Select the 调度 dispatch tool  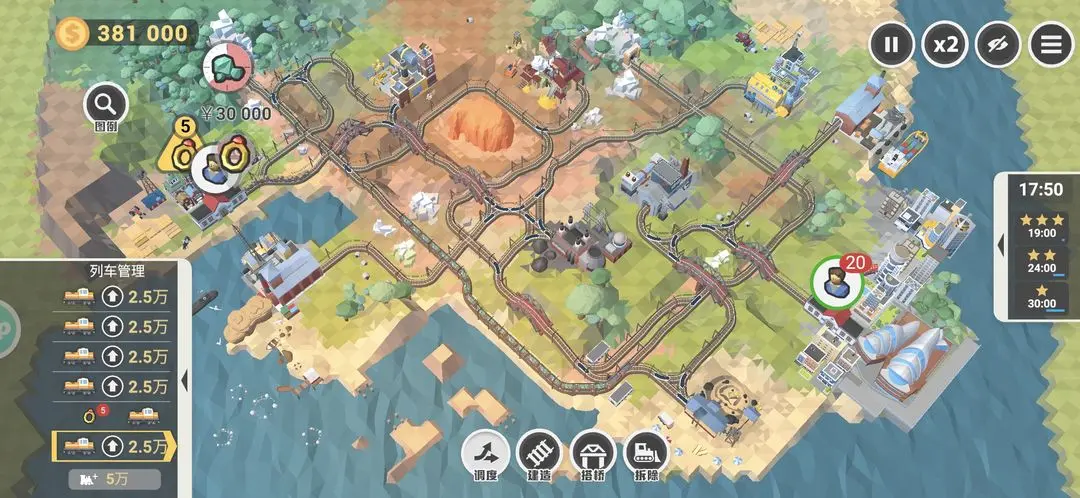click(483, 455)
